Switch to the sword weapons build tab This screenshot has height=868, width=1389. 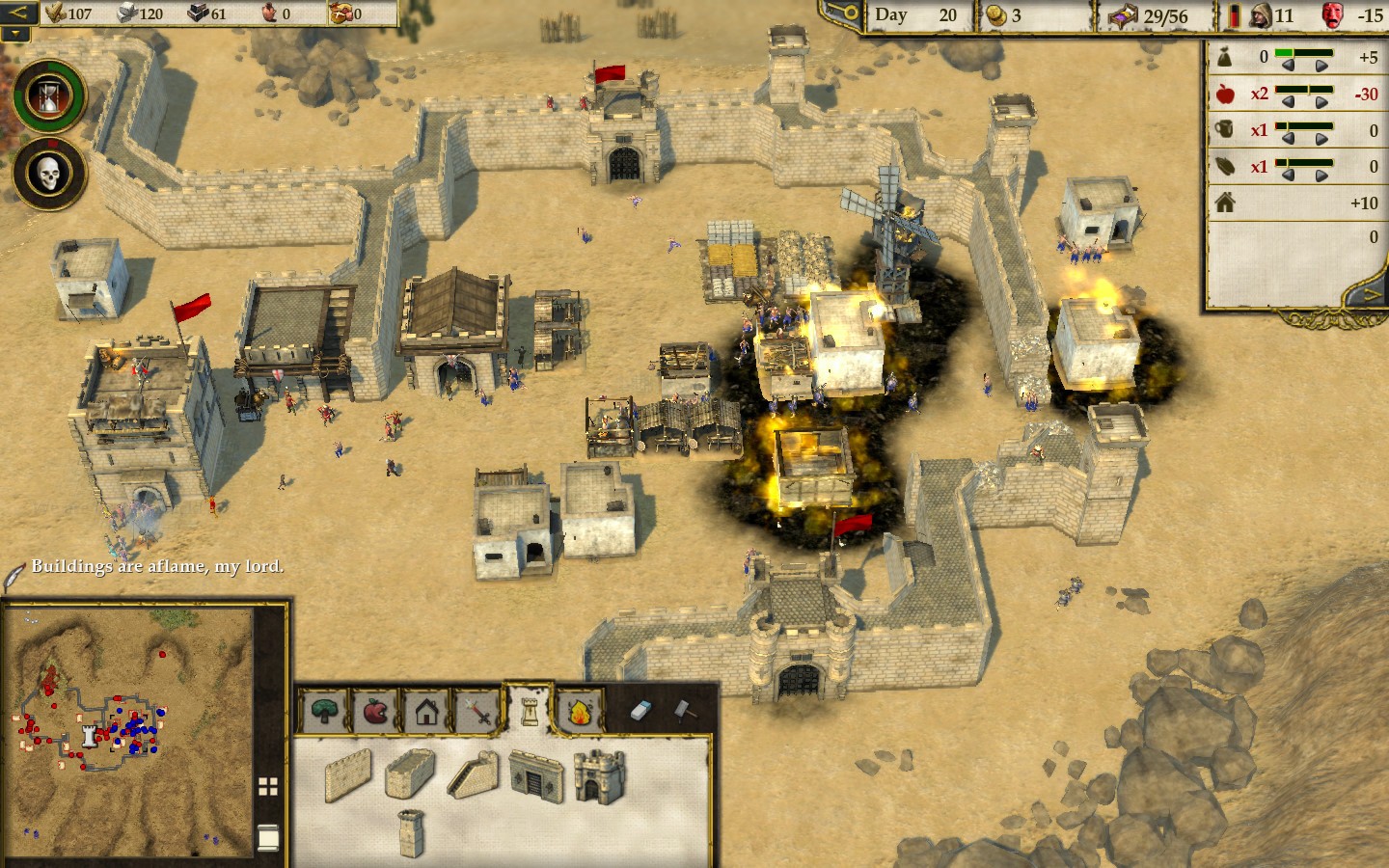(x=477, y=713)
